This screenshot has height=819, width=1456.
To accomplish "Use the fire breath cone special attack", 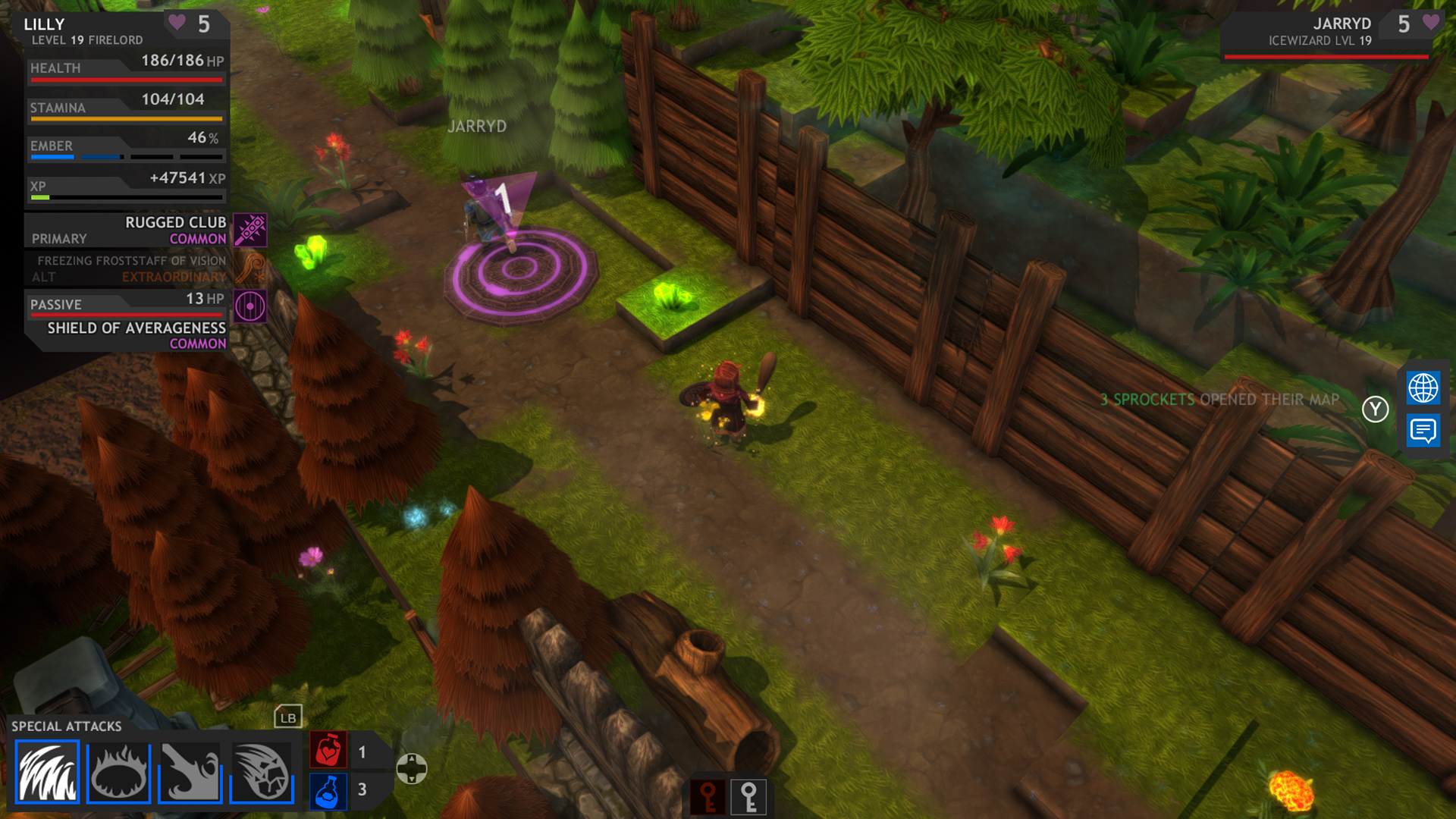I will pyautogui.click(x=190, y=773).
